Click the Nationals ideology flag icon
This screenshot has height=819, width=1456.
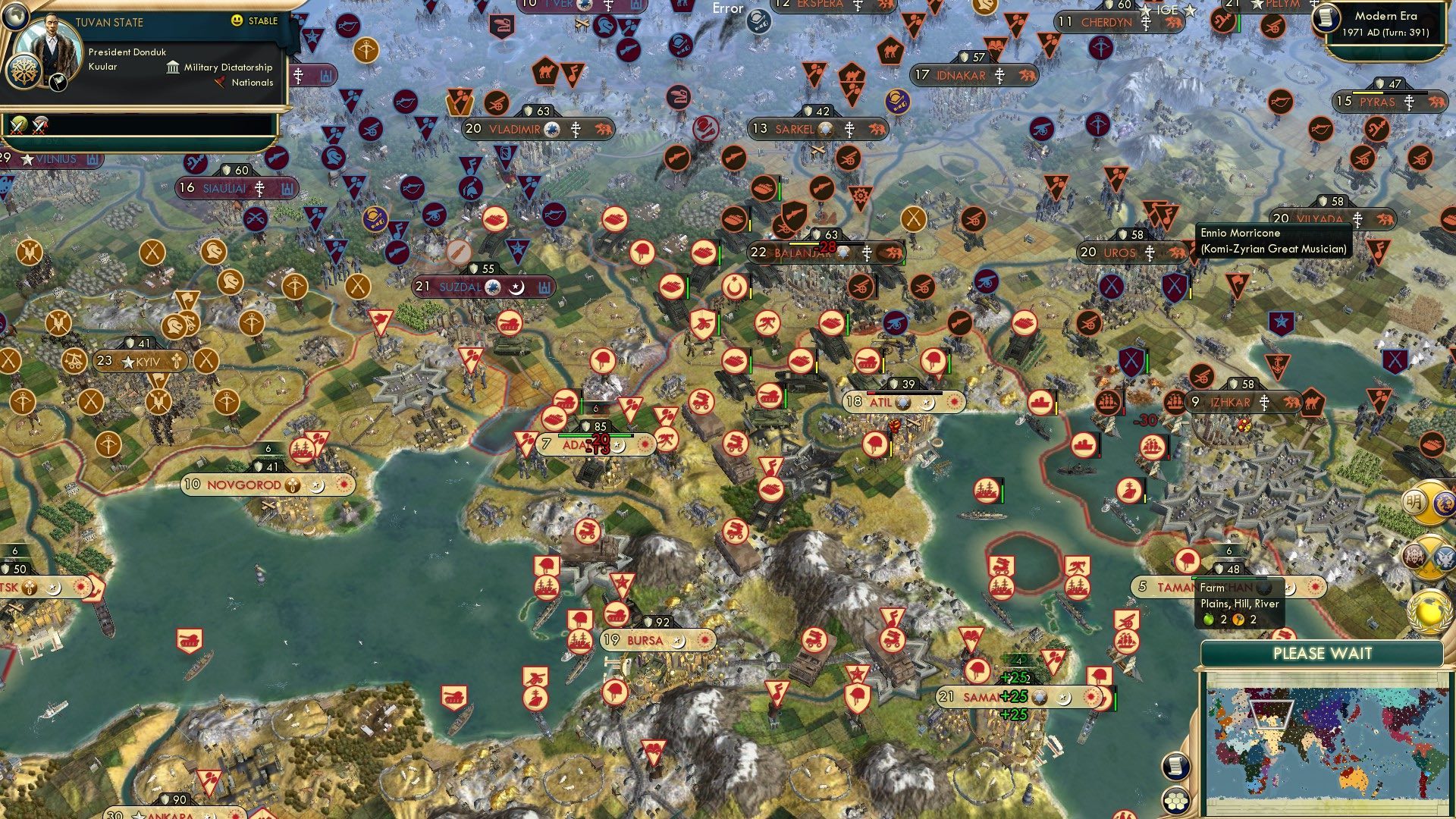coord(220,81)
